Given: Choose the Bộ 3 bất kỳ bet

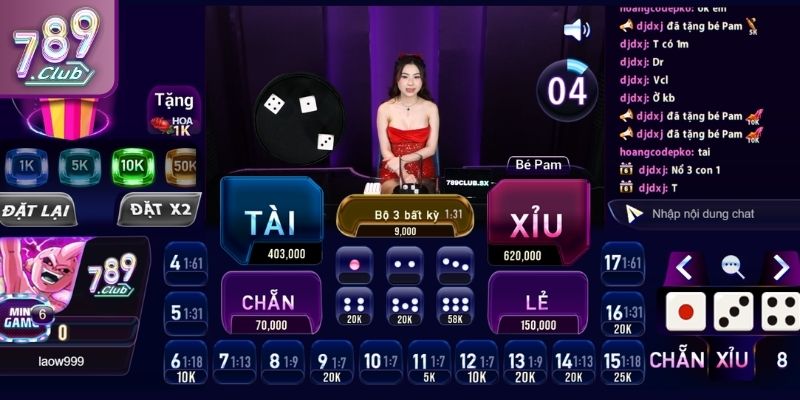Looking at the screenshot, I should [404, 217].
